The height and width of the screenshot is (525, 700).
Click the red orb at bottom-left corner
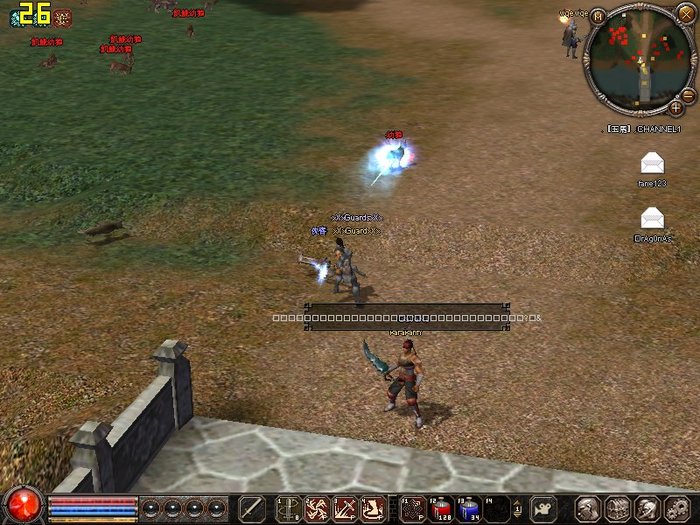coord(22,504)
